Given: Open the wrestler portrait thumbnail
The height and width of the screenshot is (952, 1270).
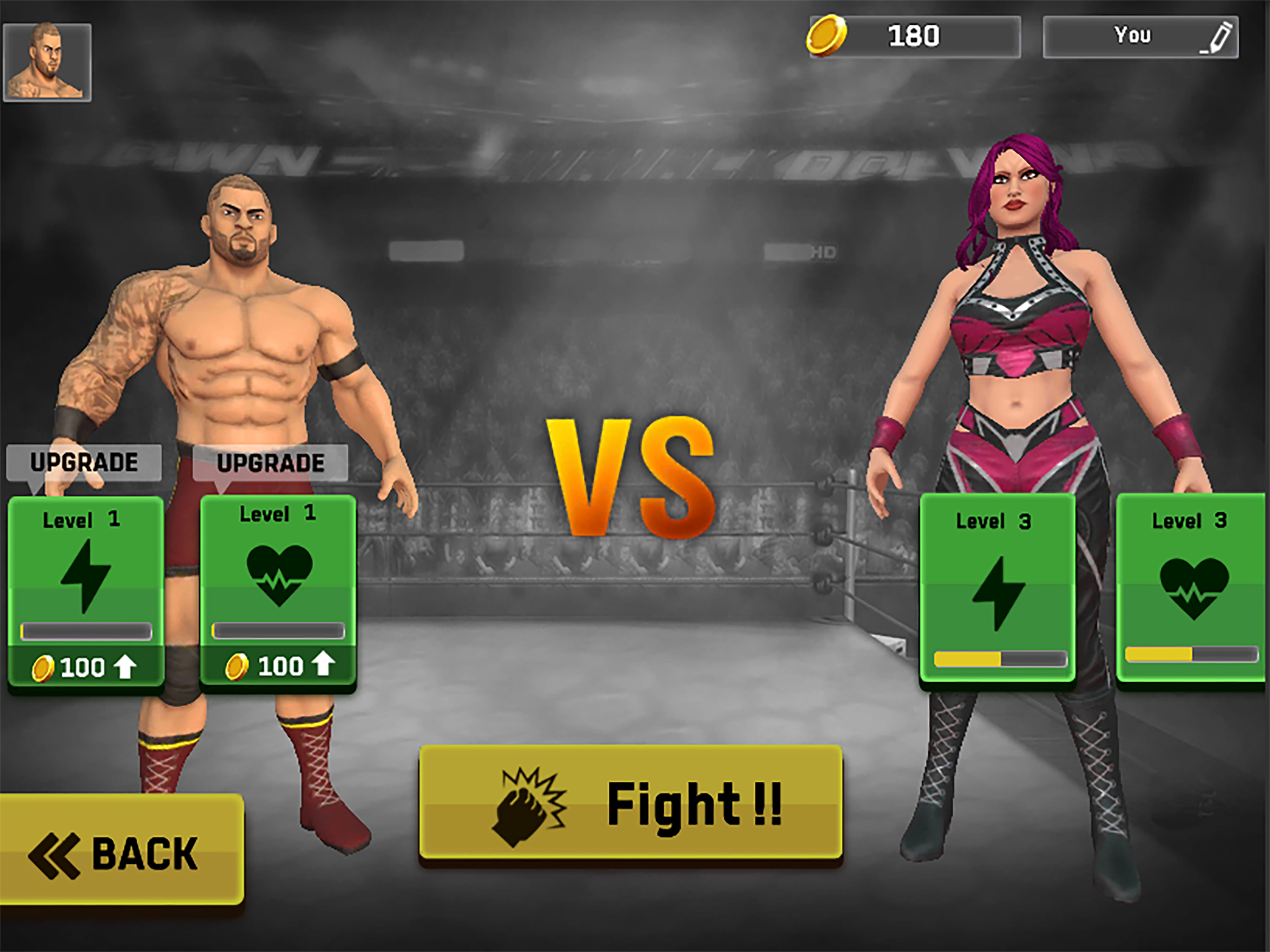Looking at the screenshot, I should (47, 63).
